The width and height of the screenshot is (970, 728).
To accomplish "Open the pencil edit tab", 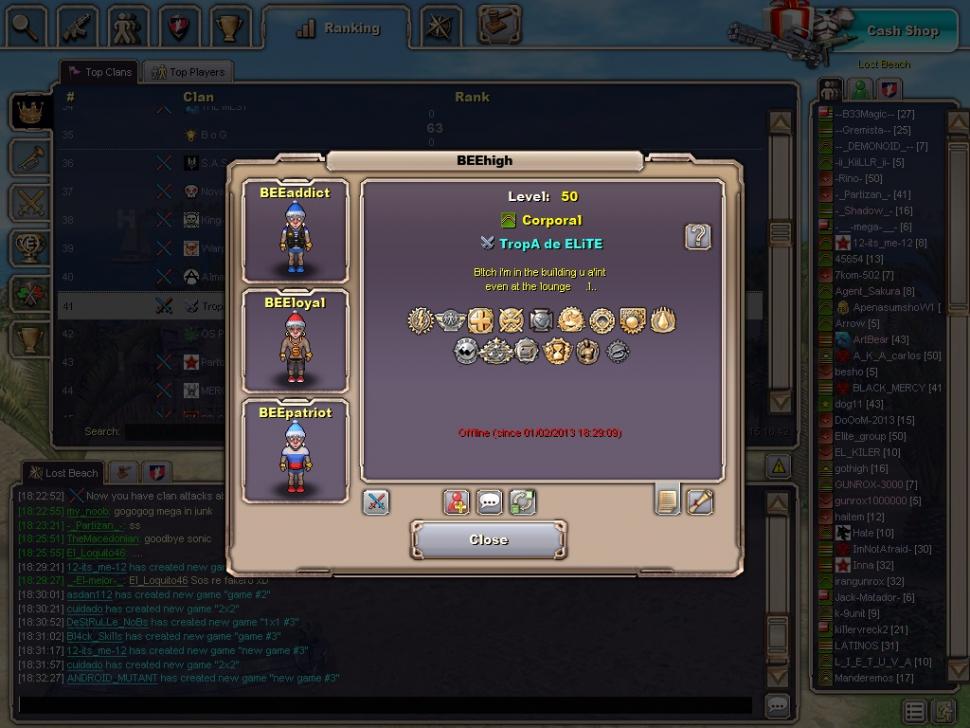I will click(x=700, y=501).
